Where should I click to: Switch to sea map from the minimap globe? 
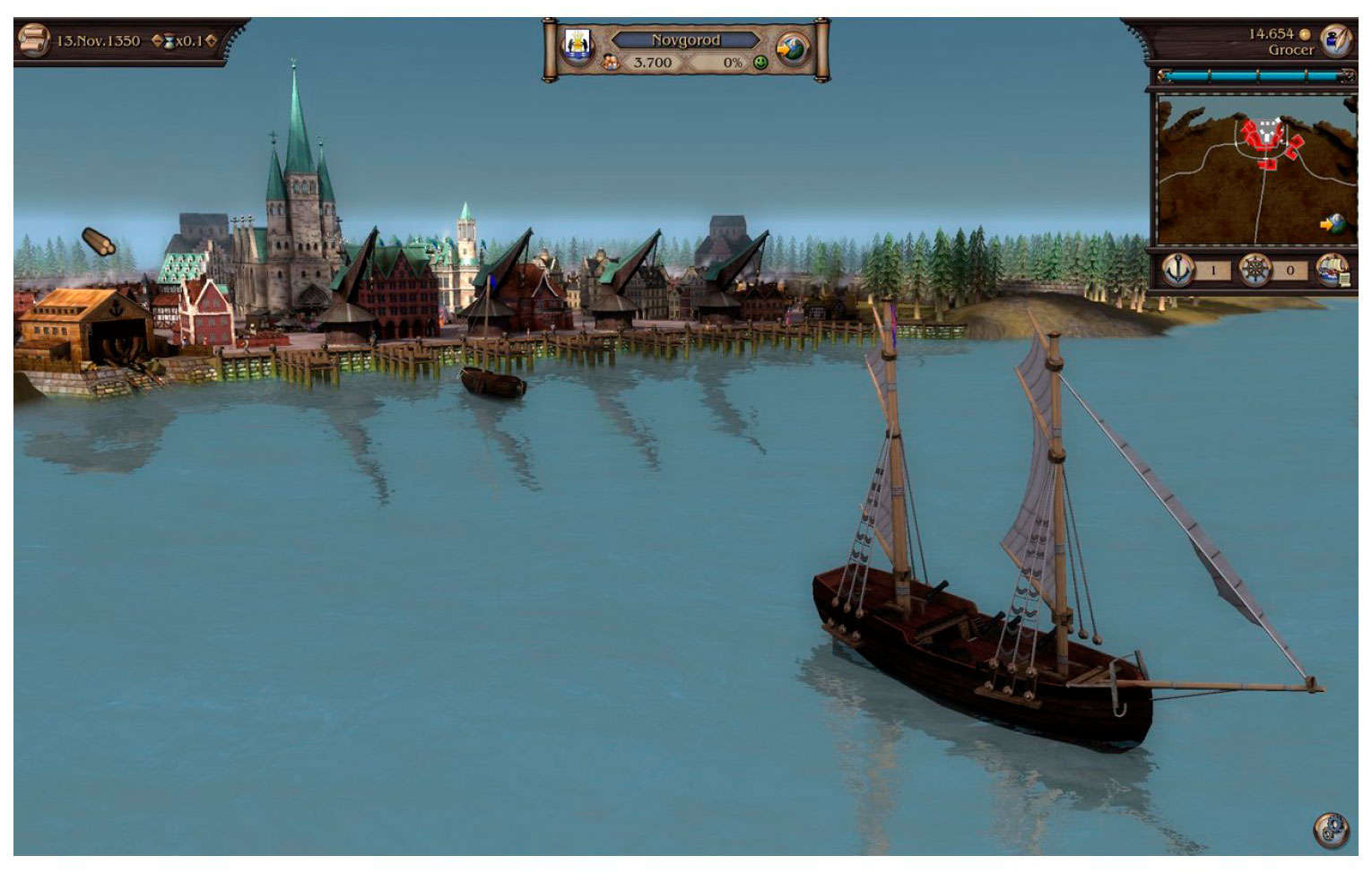click(1334, 223)
